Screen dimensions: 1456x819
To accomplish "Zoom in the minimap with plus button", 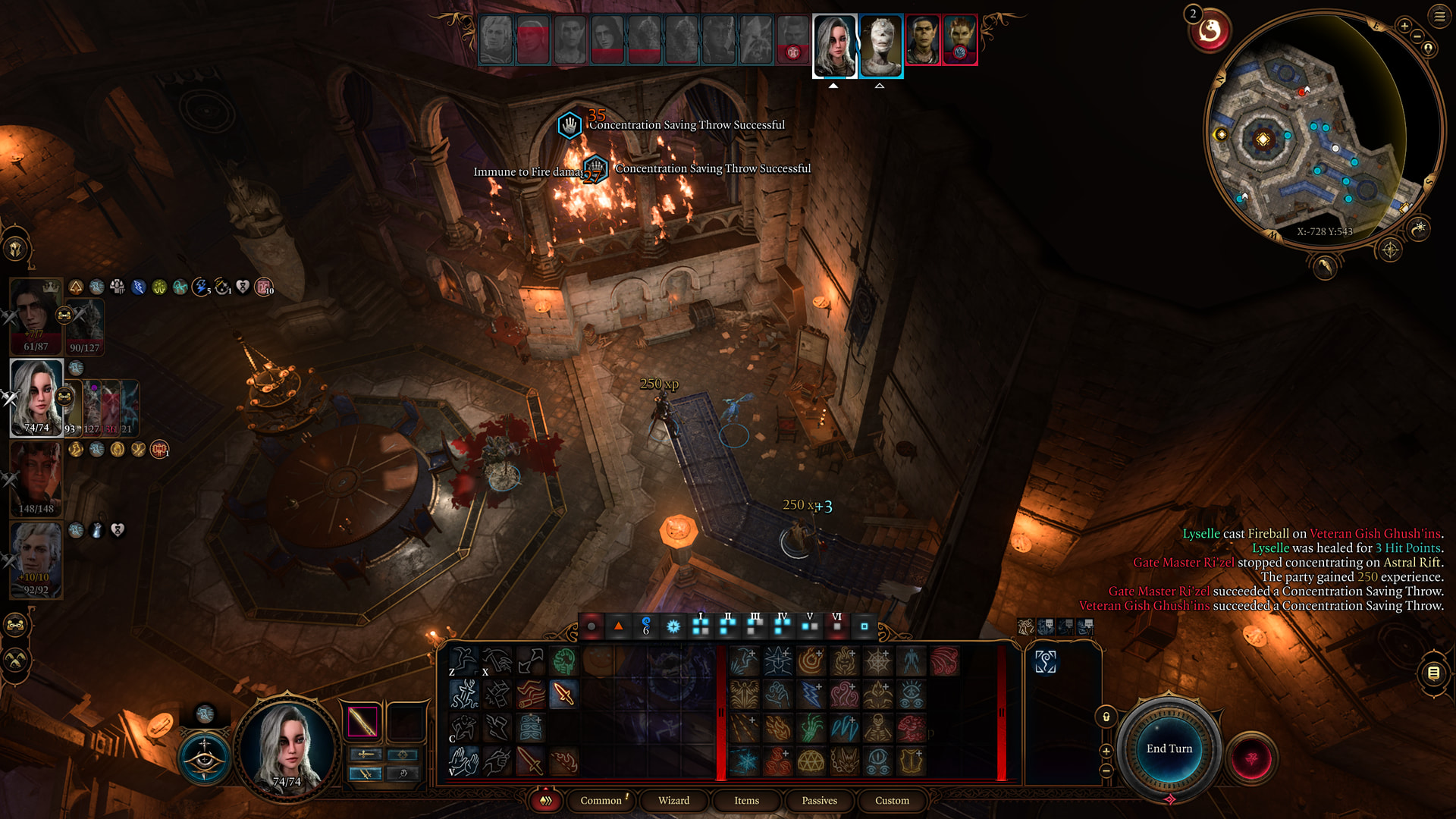I will coord(1404,26).
